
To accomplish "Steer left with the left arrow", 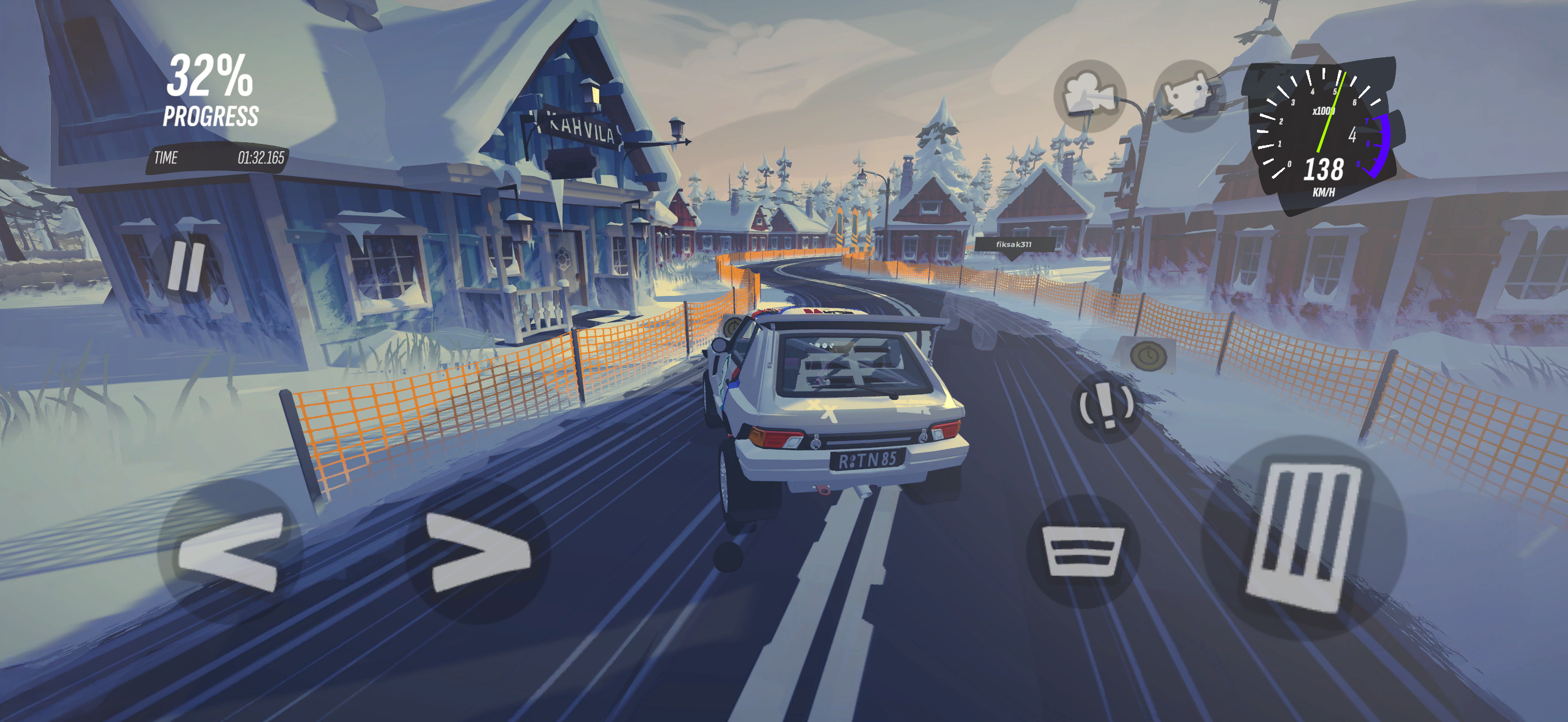I will pos(230,551).
